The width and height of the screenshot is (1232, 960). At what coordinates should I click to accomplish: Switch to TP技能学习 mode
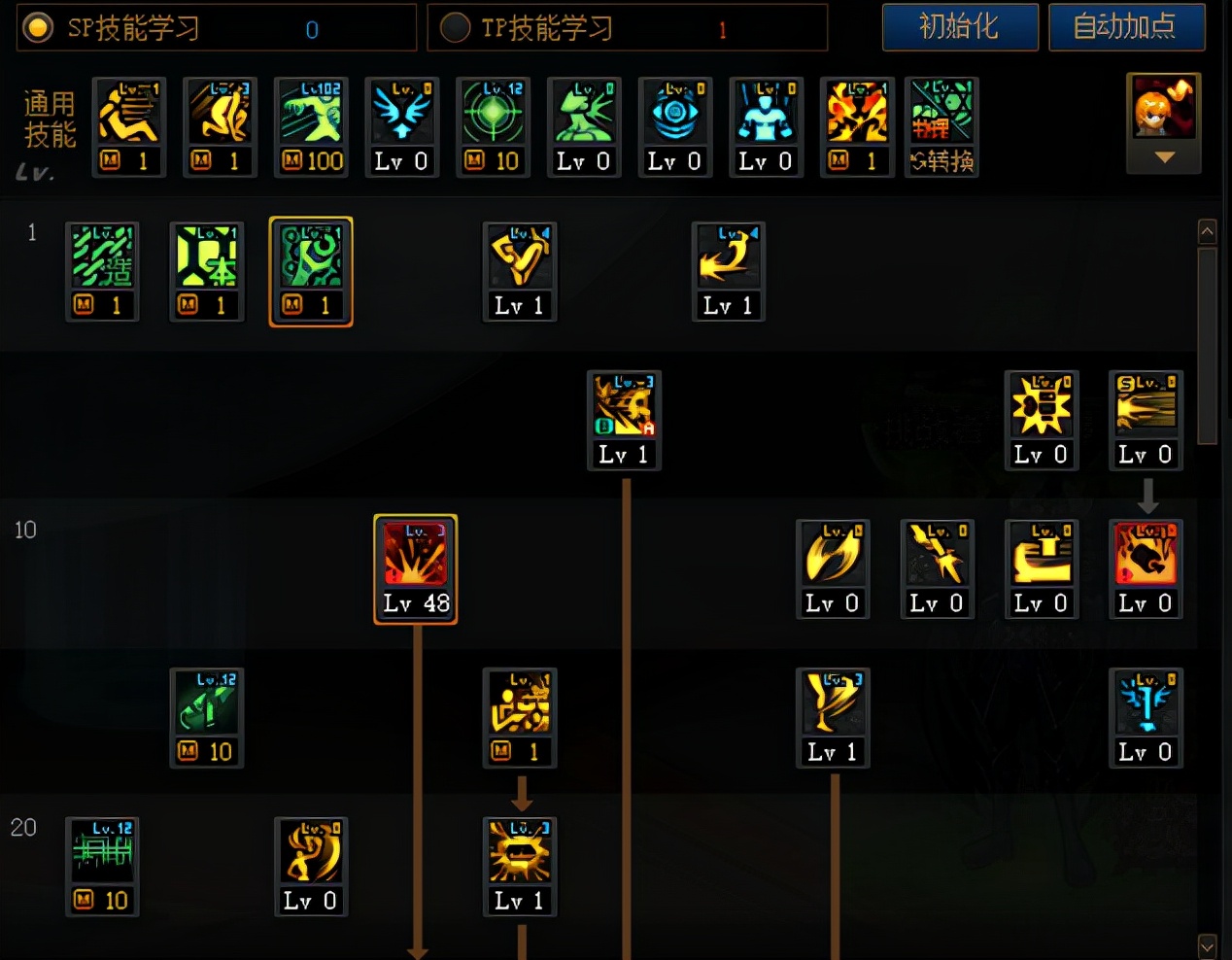point(455,27)
